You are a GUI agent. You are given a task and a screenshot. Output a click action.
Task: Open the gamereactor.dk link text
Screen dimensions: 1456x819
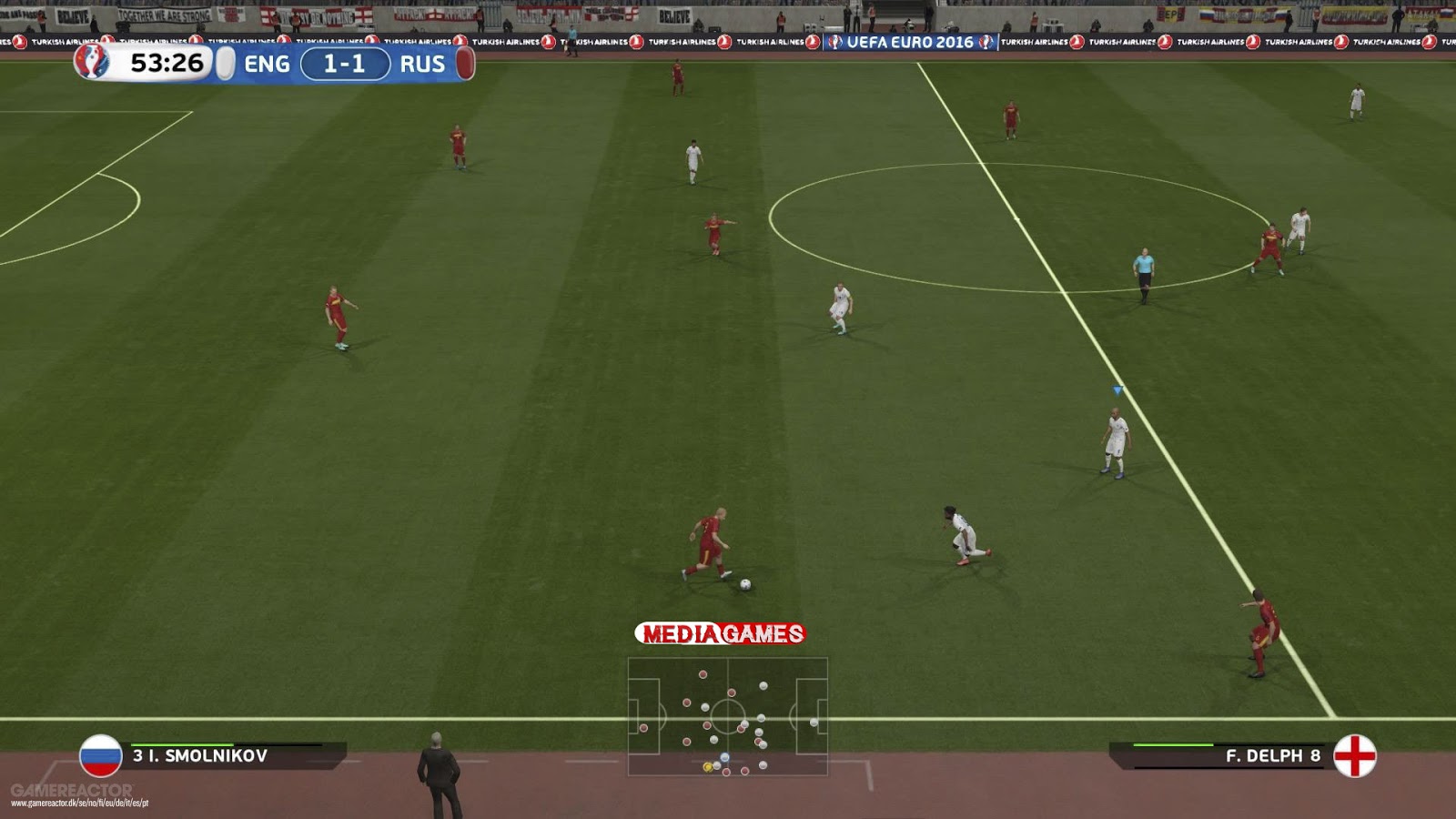[79, 802]
